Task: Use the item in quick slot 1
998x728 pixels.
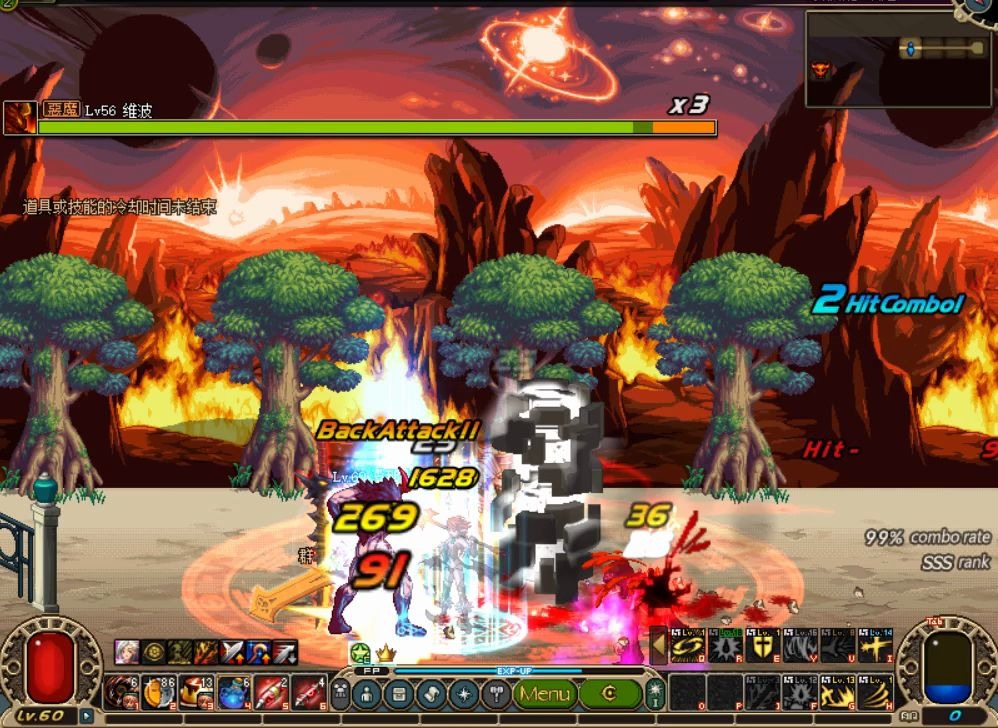Action: 122,691
